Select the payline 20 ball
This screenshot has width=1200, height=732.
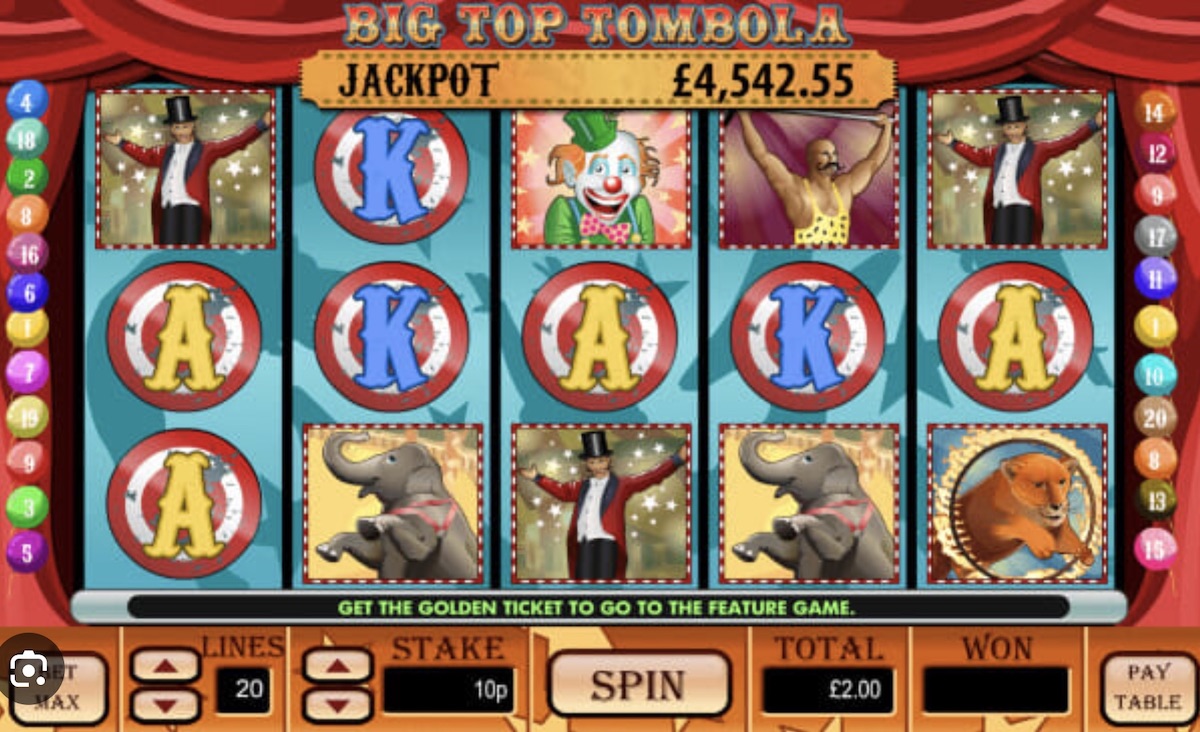click(x=1156, y=417)
